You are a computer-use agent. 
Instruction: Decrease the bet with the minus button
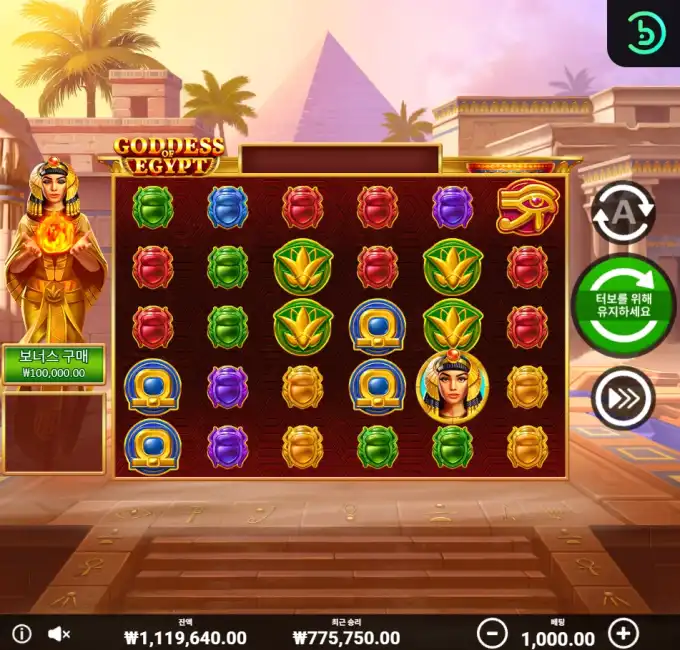coord(491,633)
